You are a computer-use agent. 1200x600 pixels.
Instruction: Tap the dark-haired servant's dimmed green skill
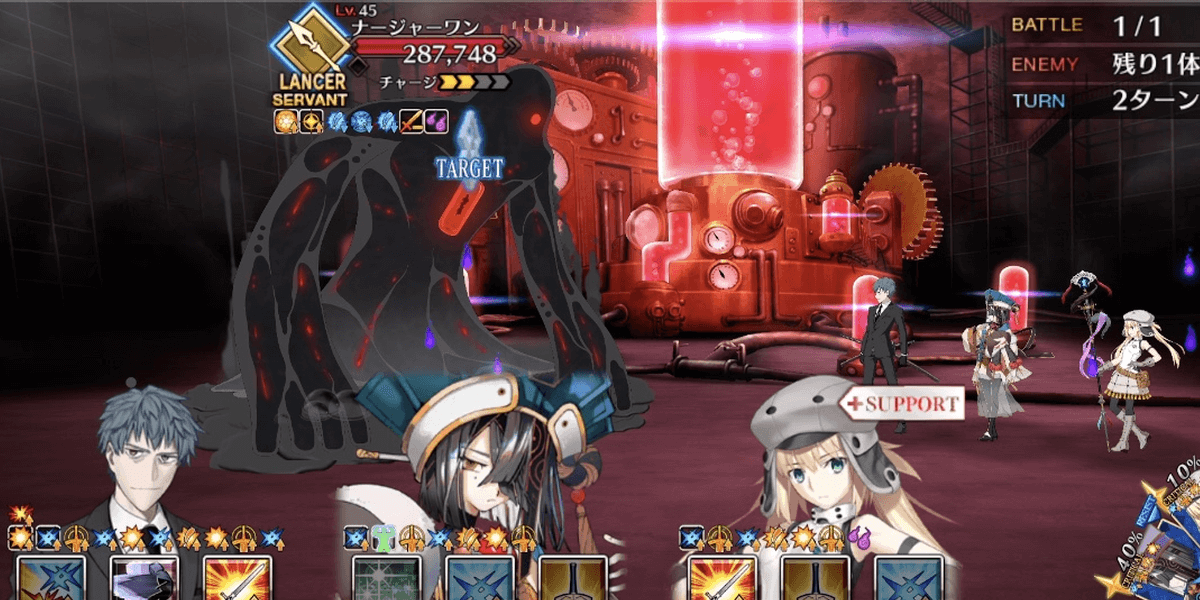tap(386, 579)
